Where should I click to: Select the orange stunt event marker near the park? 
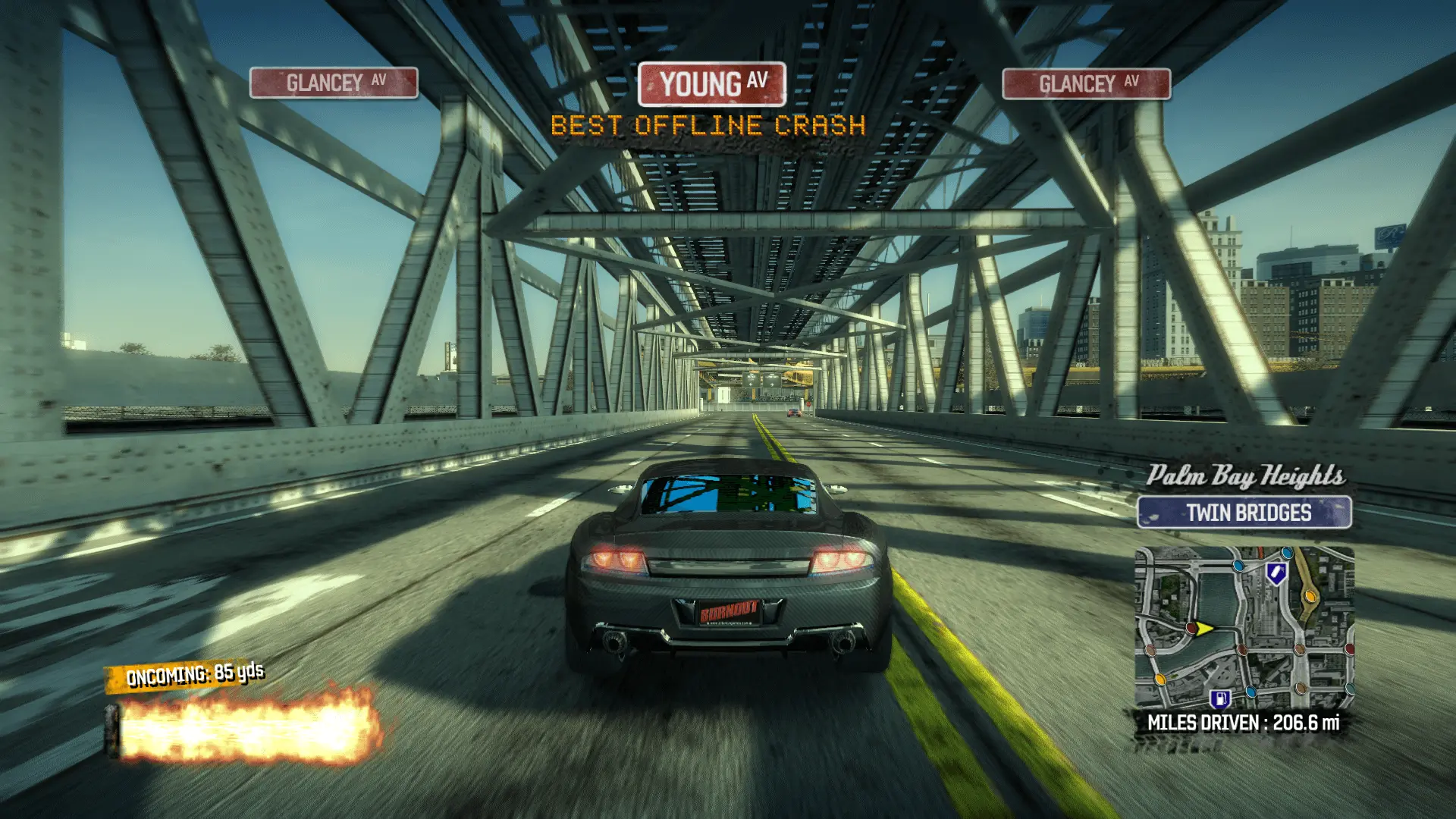coord(1310,596)
